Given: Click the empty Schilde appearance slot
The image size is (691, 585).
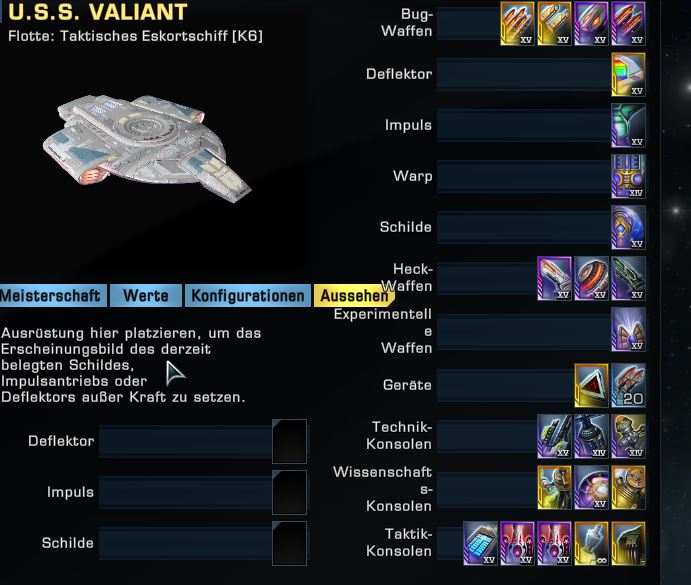Looking at the screenshot, I should point(289,544).
